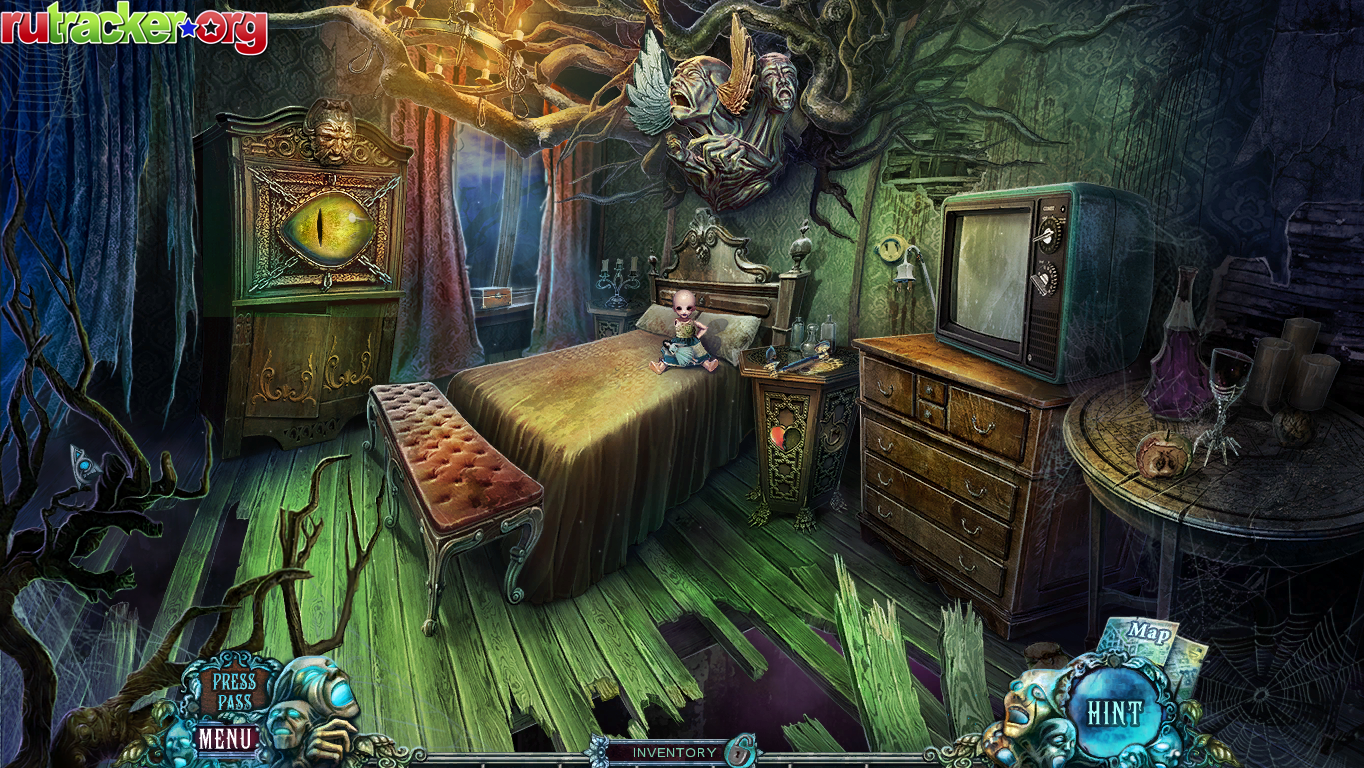Open the Press Pass journal
Screen dimensions: 1364x768
tap(233, 690)
